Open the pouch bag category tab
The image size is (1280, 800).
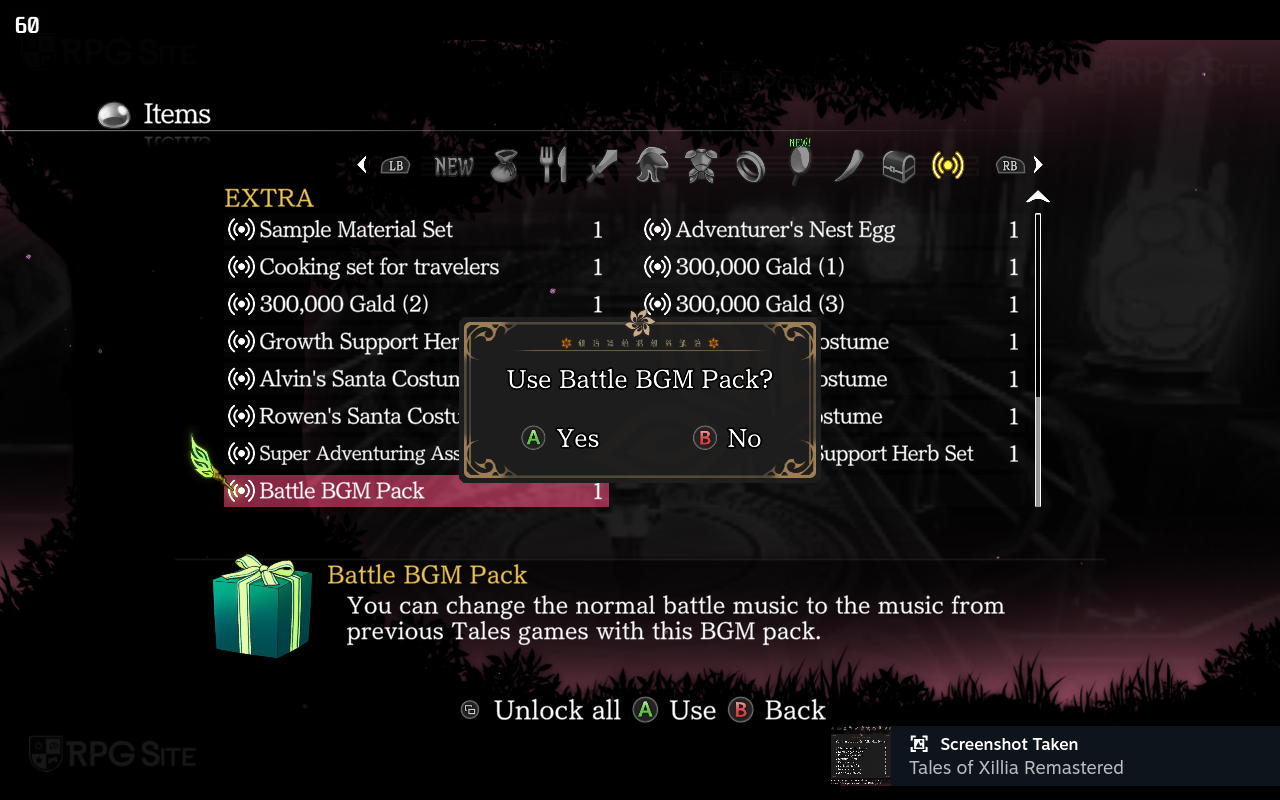point(505,166)
